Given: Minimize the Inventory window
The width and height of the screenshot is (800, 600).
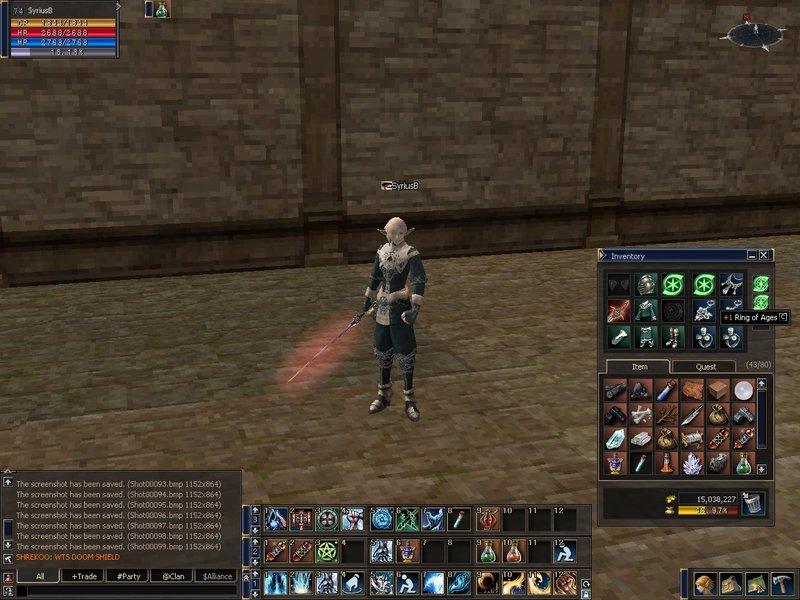Looking at the screenshot, I should (752, 256).
